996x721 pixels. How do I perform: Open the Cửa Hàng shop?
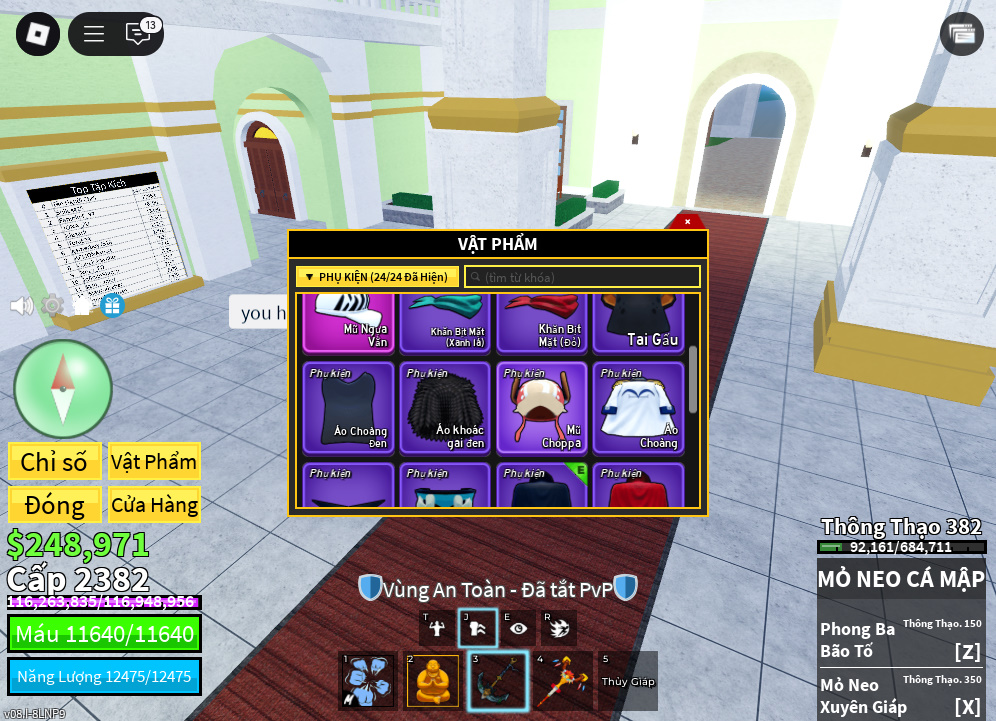click(154, 505)
